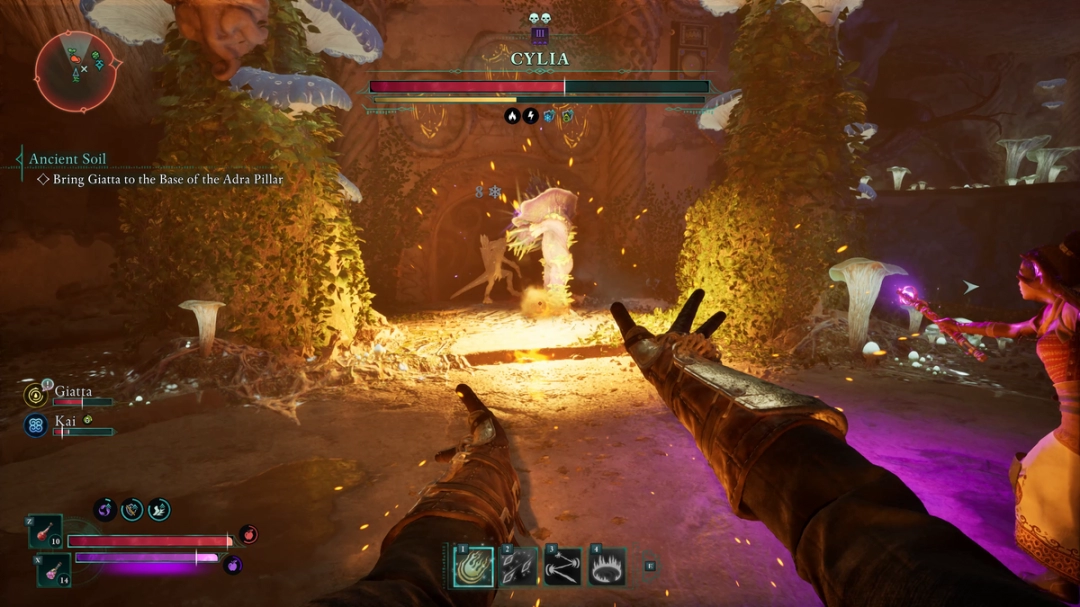Cast the ring of fire ability in slot 4

[x=607, y=567]
